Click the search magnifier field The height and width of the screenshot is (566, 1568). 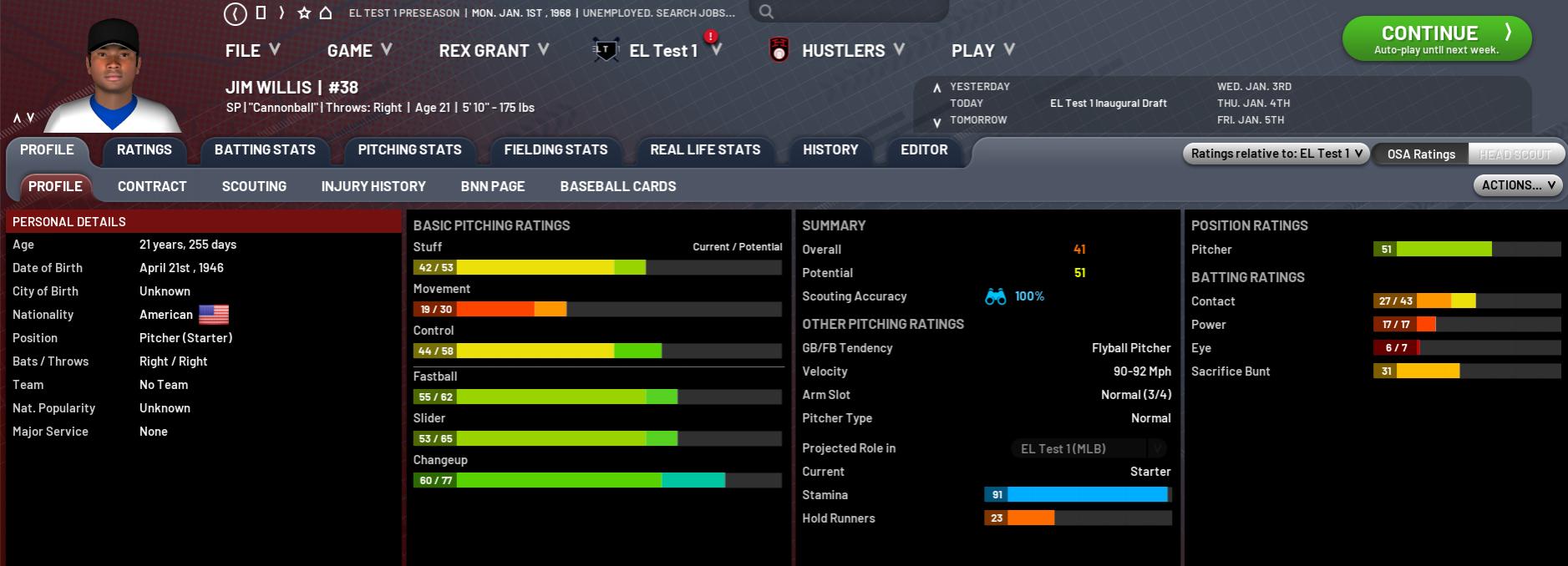(848, 12)
